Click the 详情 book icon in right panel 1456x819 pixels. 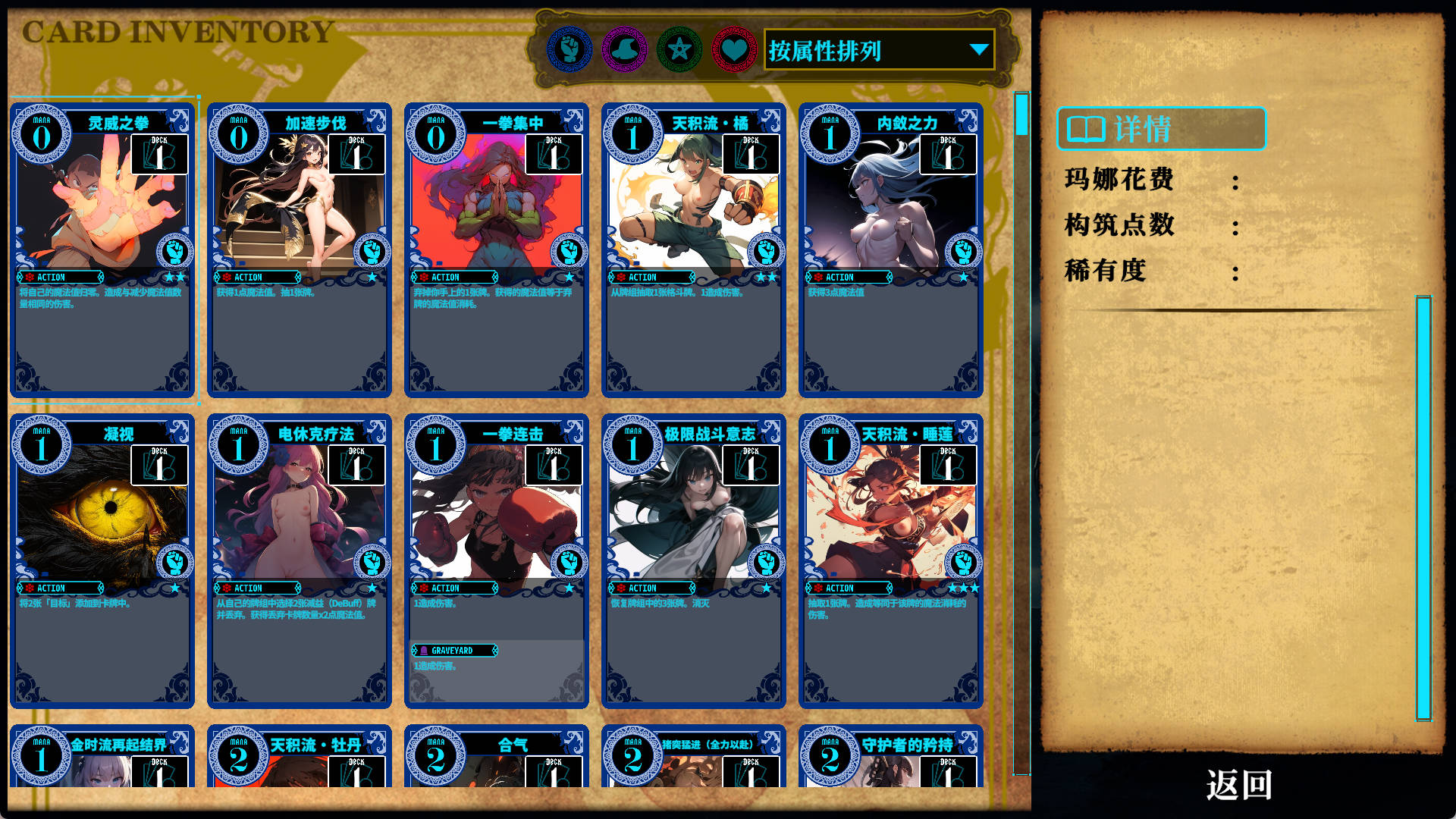click(1086, 129)
